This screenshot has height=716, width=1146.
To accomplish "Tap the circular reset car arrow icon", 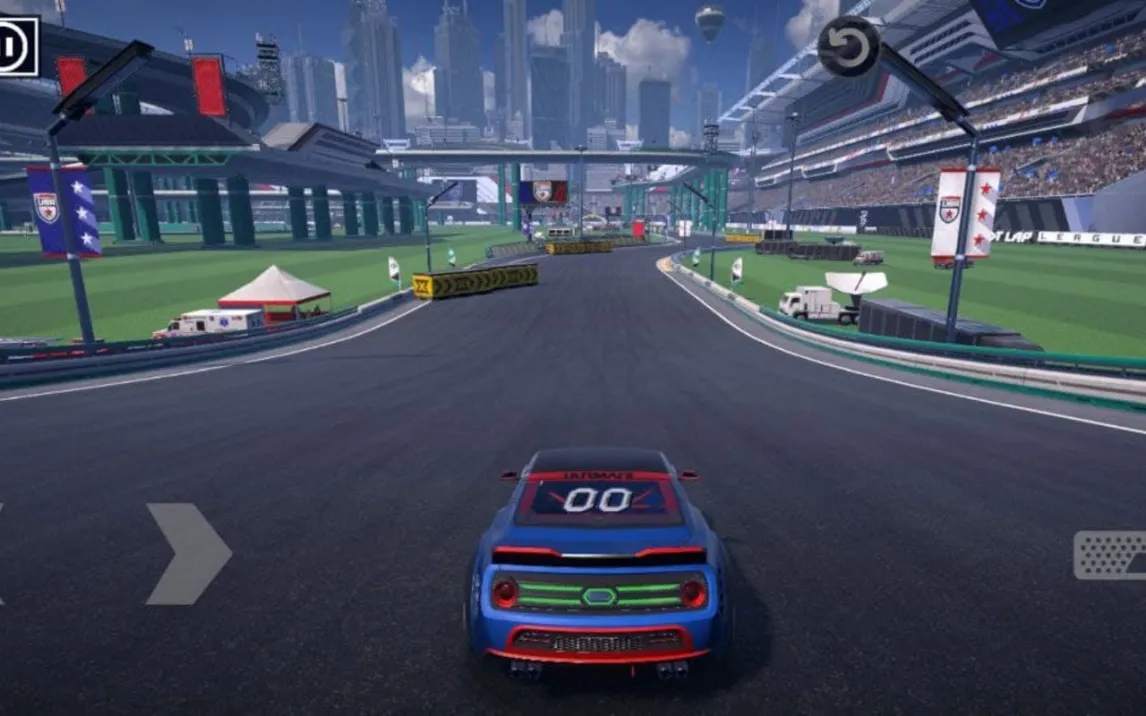I will point(849,47).
